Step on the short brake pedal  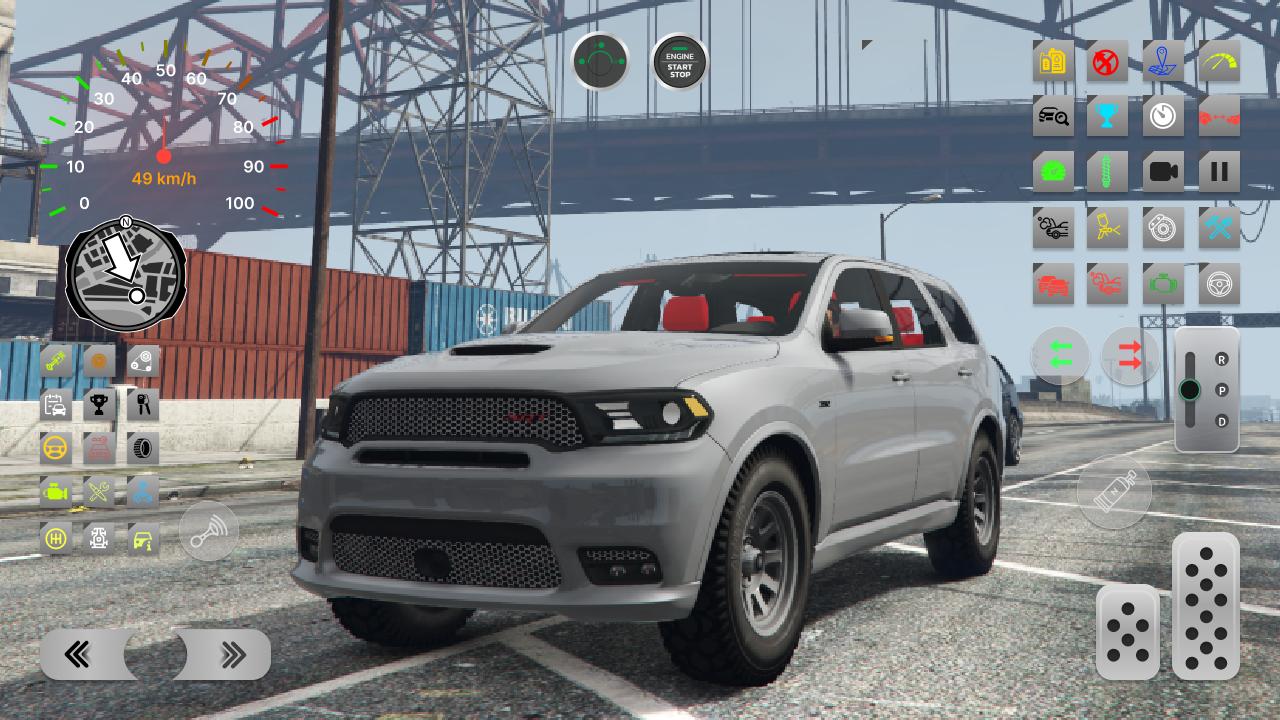1128,632
